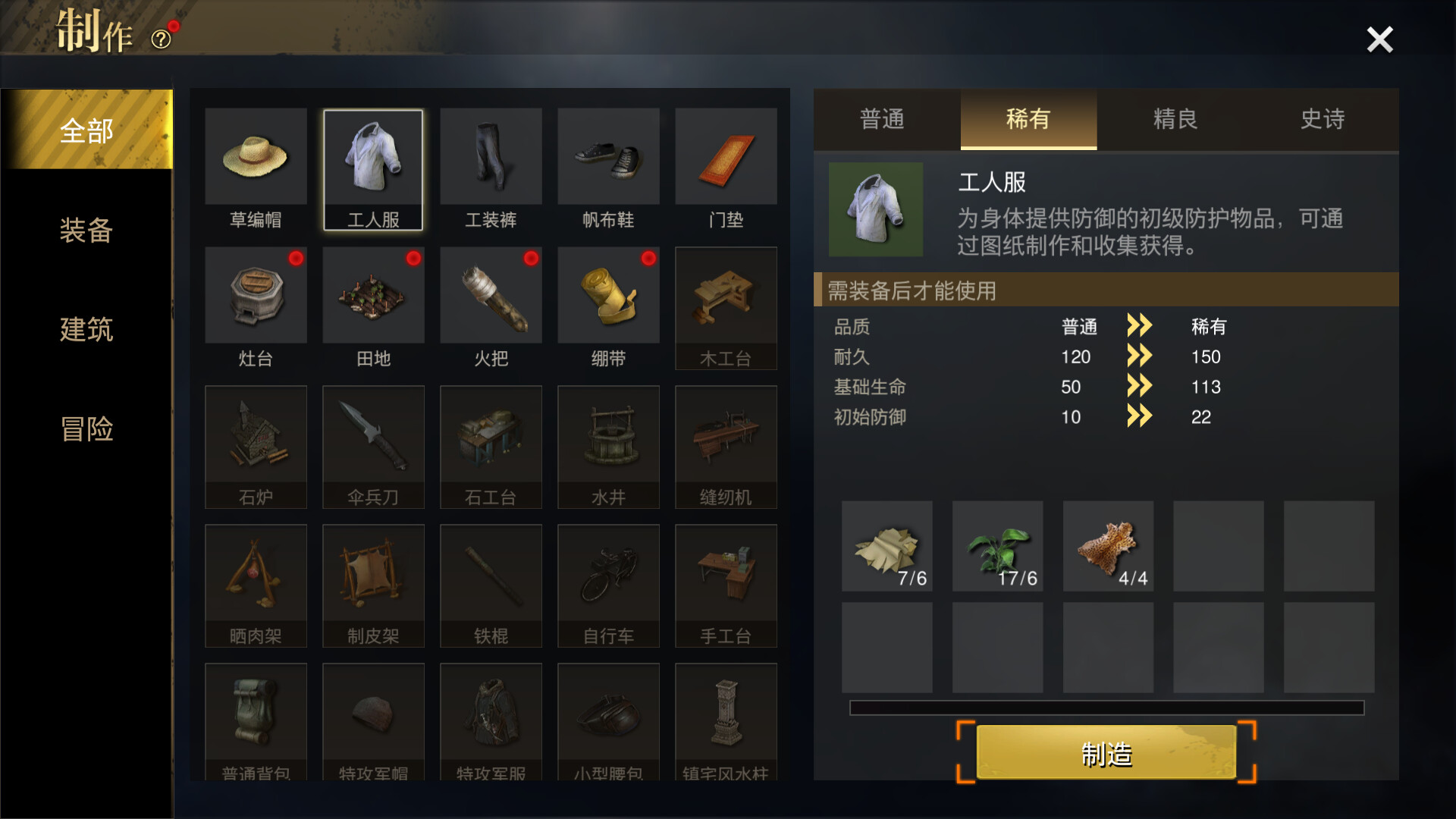Viewport: 1456px width, 819px height.
Task: Open the 史诗 quality tab
Action: click(x=1322, y=120)
